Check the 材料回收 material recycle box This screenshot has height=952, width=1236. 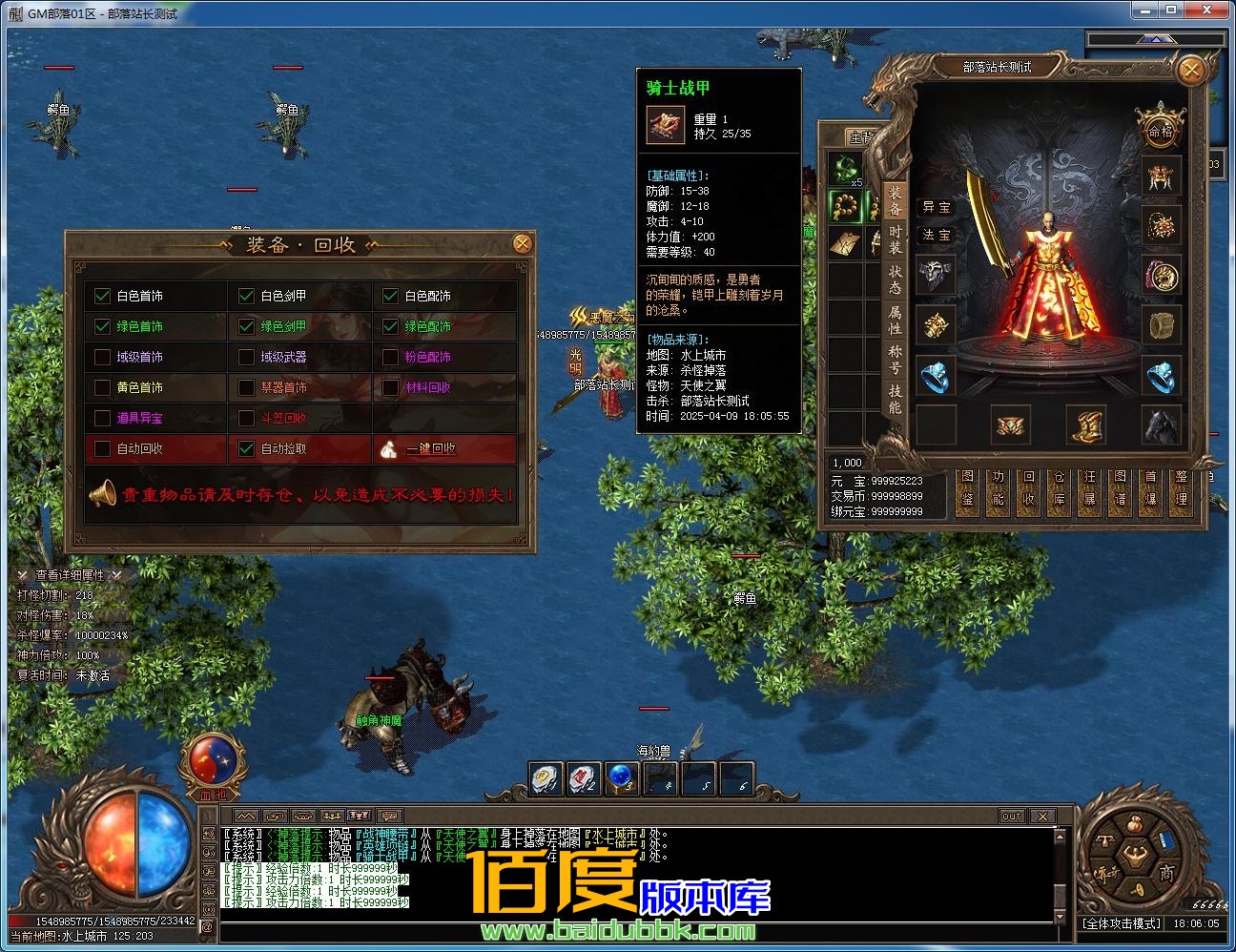click(x=390, y=387)
